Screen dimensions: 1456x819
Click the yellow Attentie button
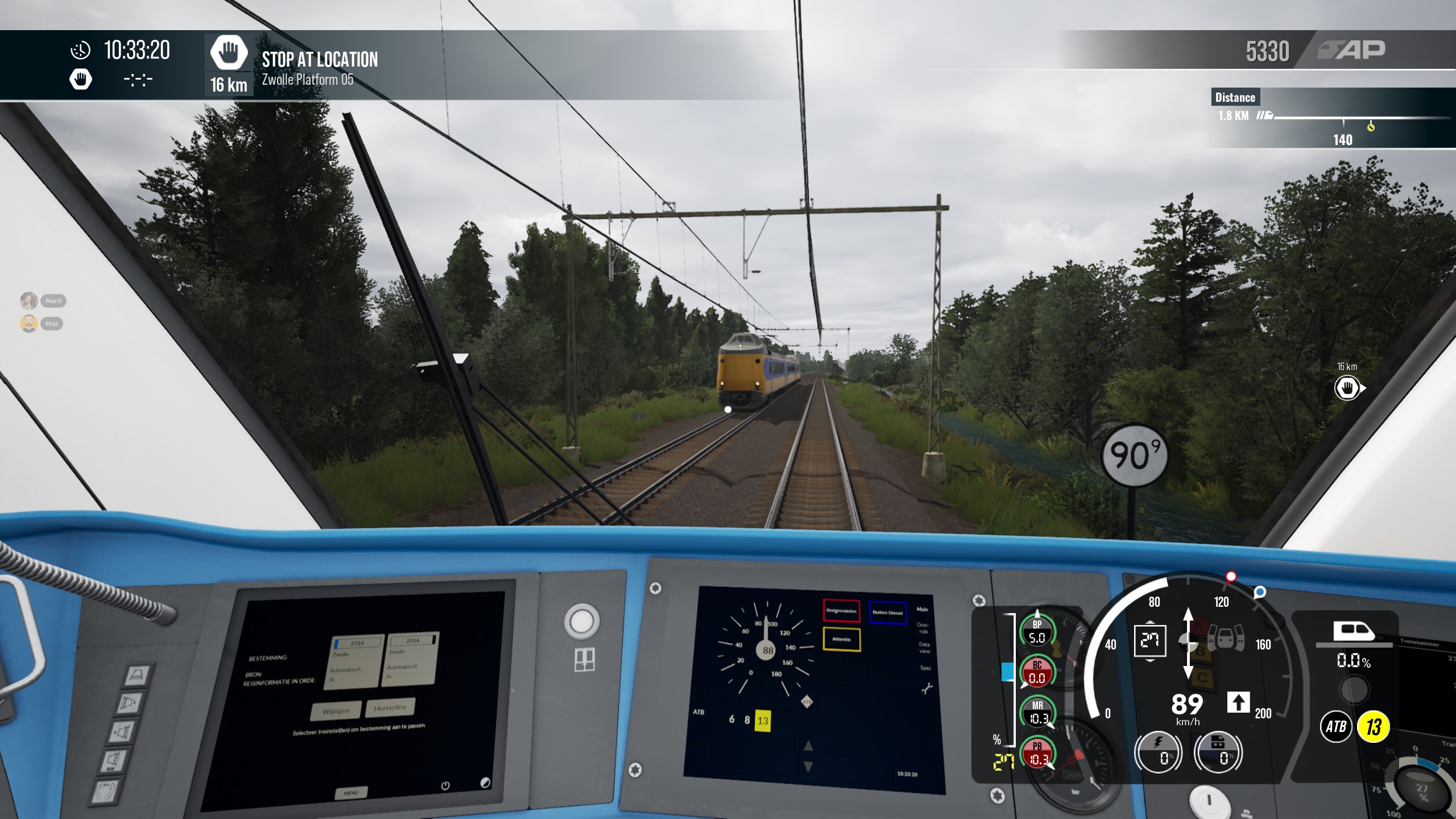[841, 639]
